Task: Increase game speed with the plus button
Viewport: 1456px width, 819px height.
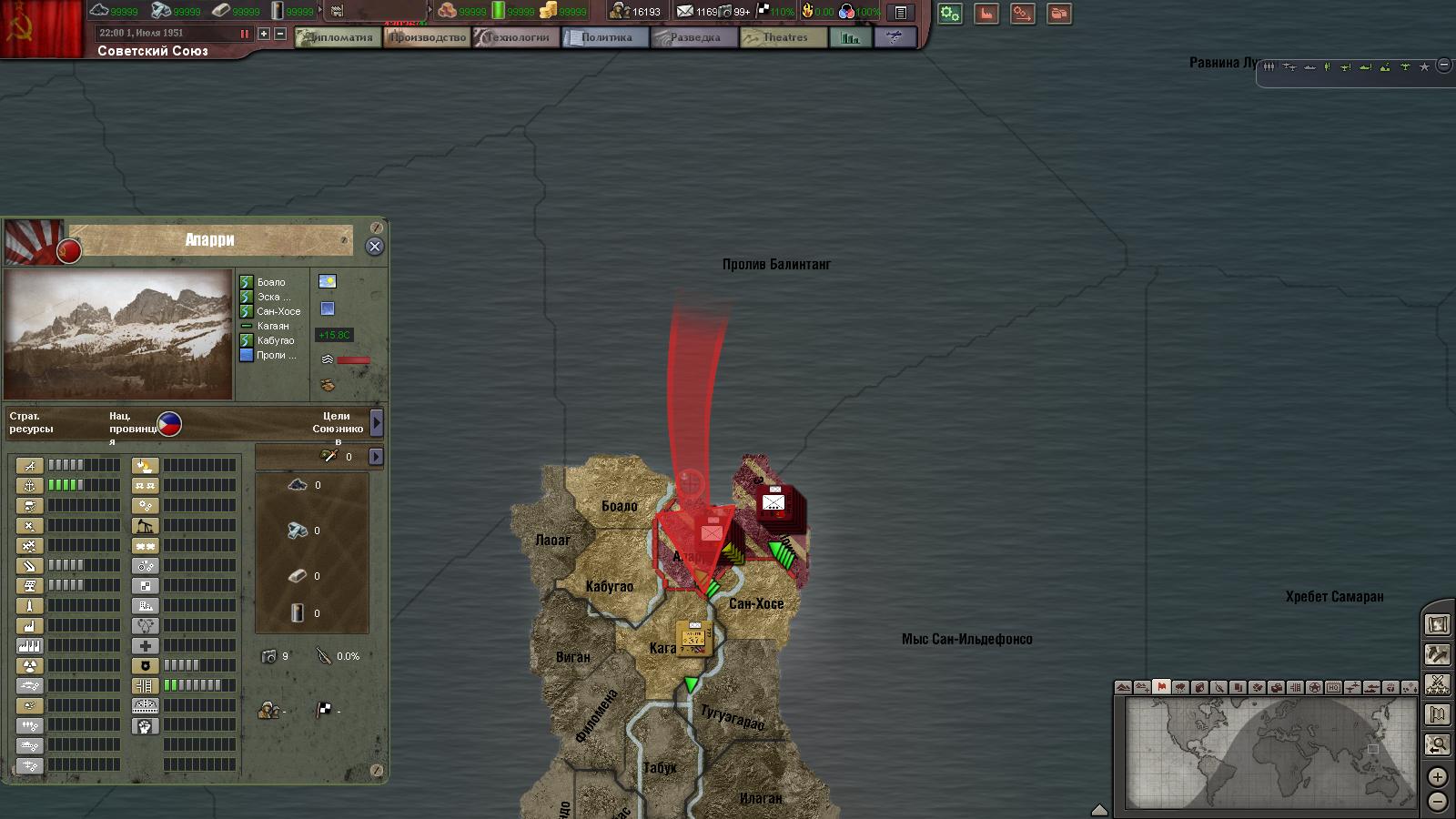Action: click(x=264, y=34)
